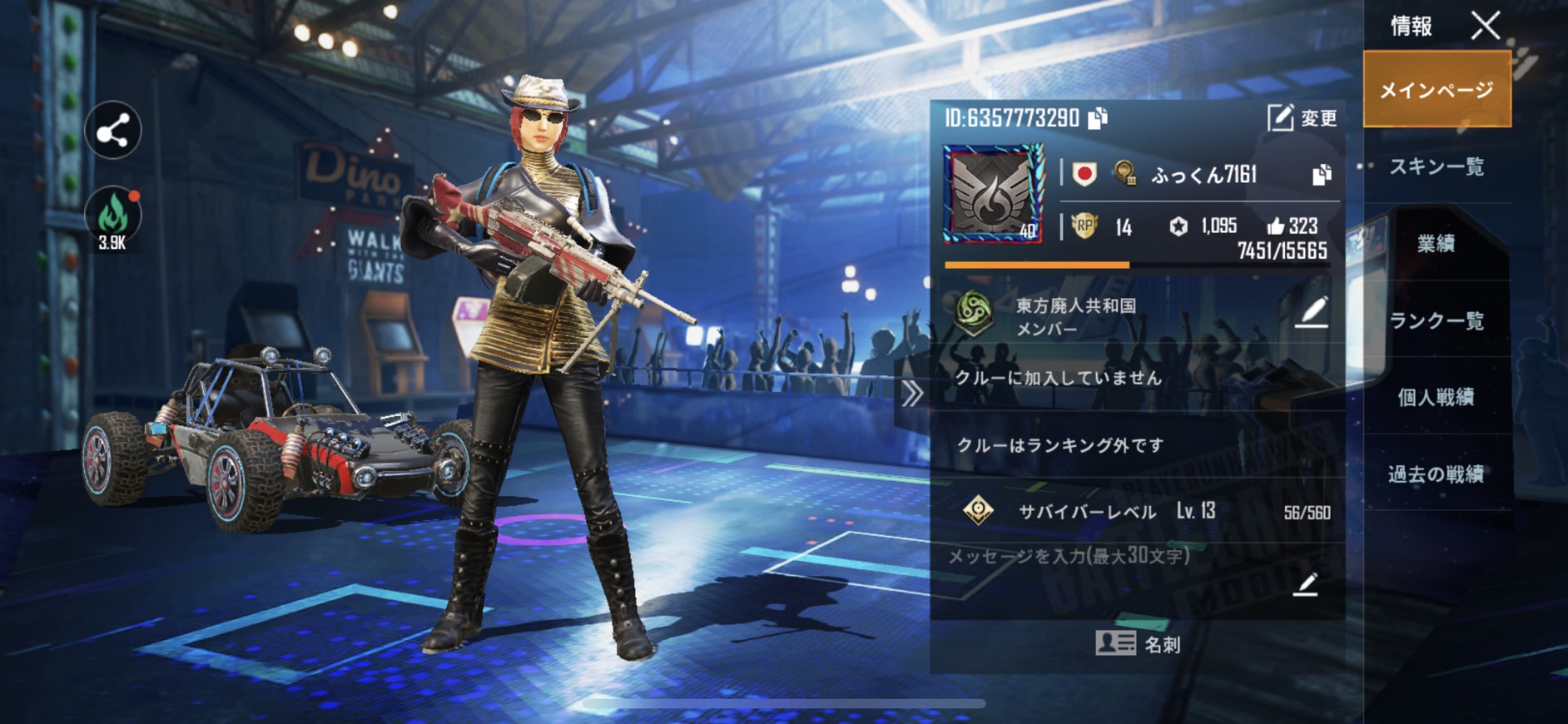The height and width of the screenshot is (724, 1568).
Task: View the 個人戦績 tab
Action: [x=1437, y=397]
